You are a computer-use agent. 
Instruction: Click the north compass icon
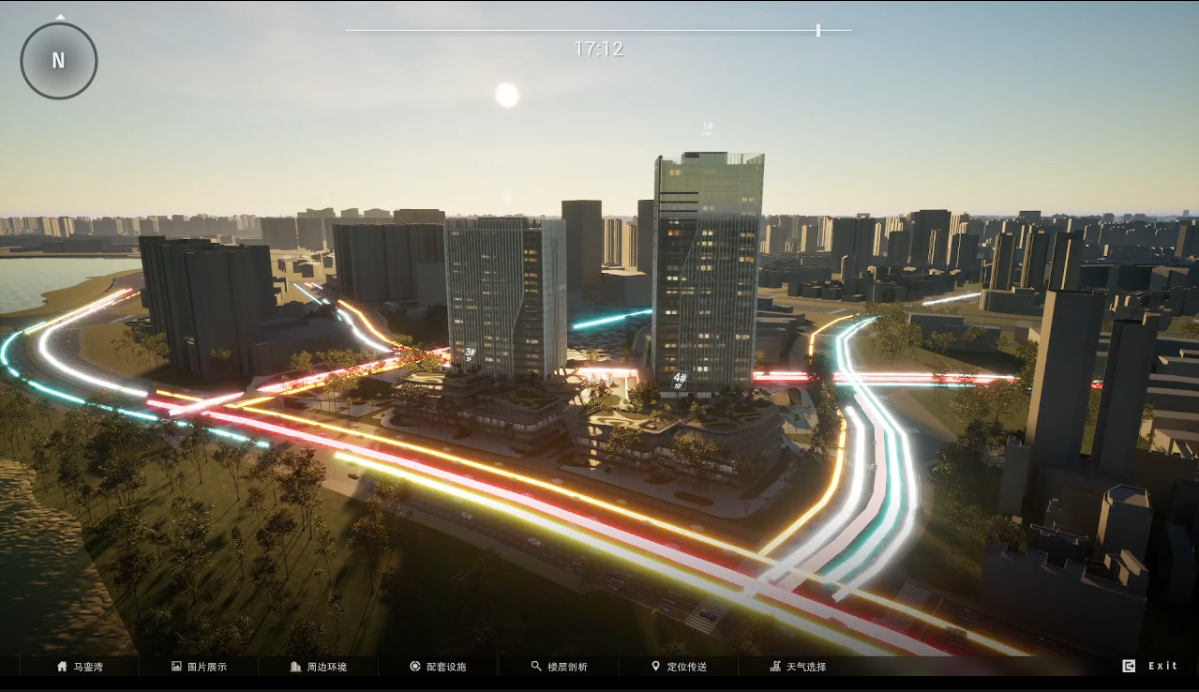click(59, 61)
